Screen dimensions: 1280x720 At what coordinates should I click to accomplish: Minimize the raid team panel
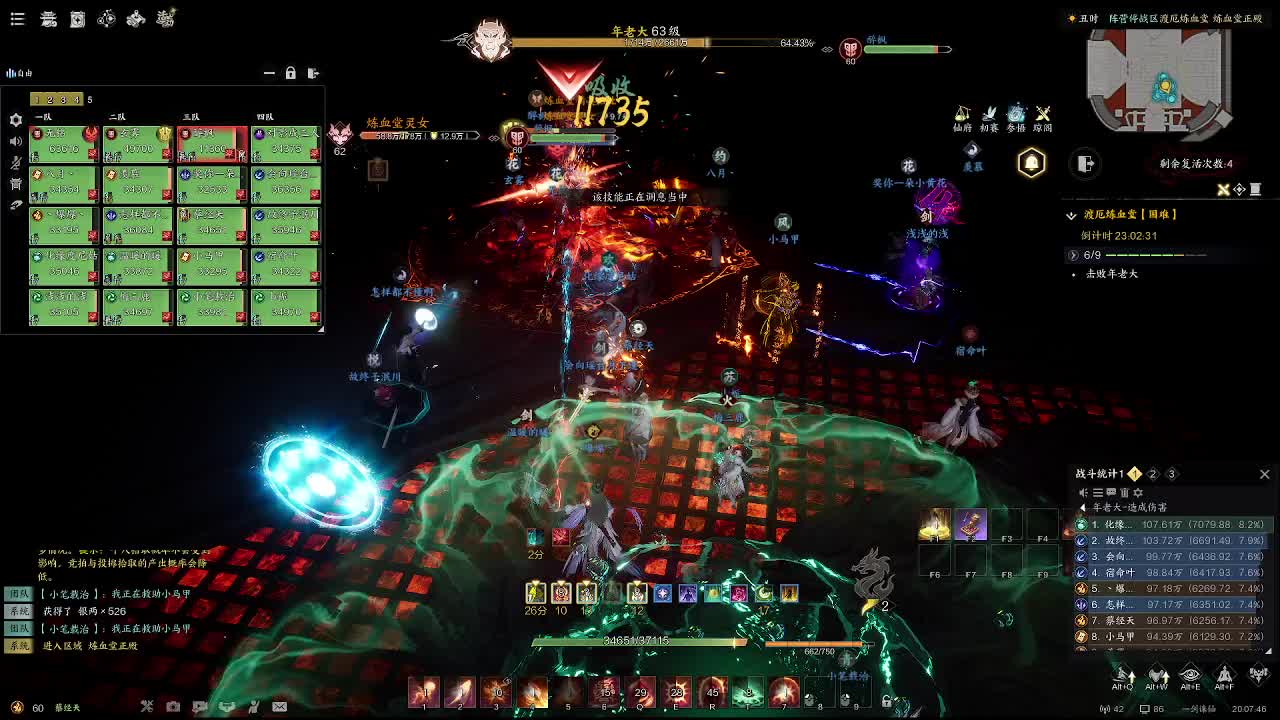click(x=268, y=73)
